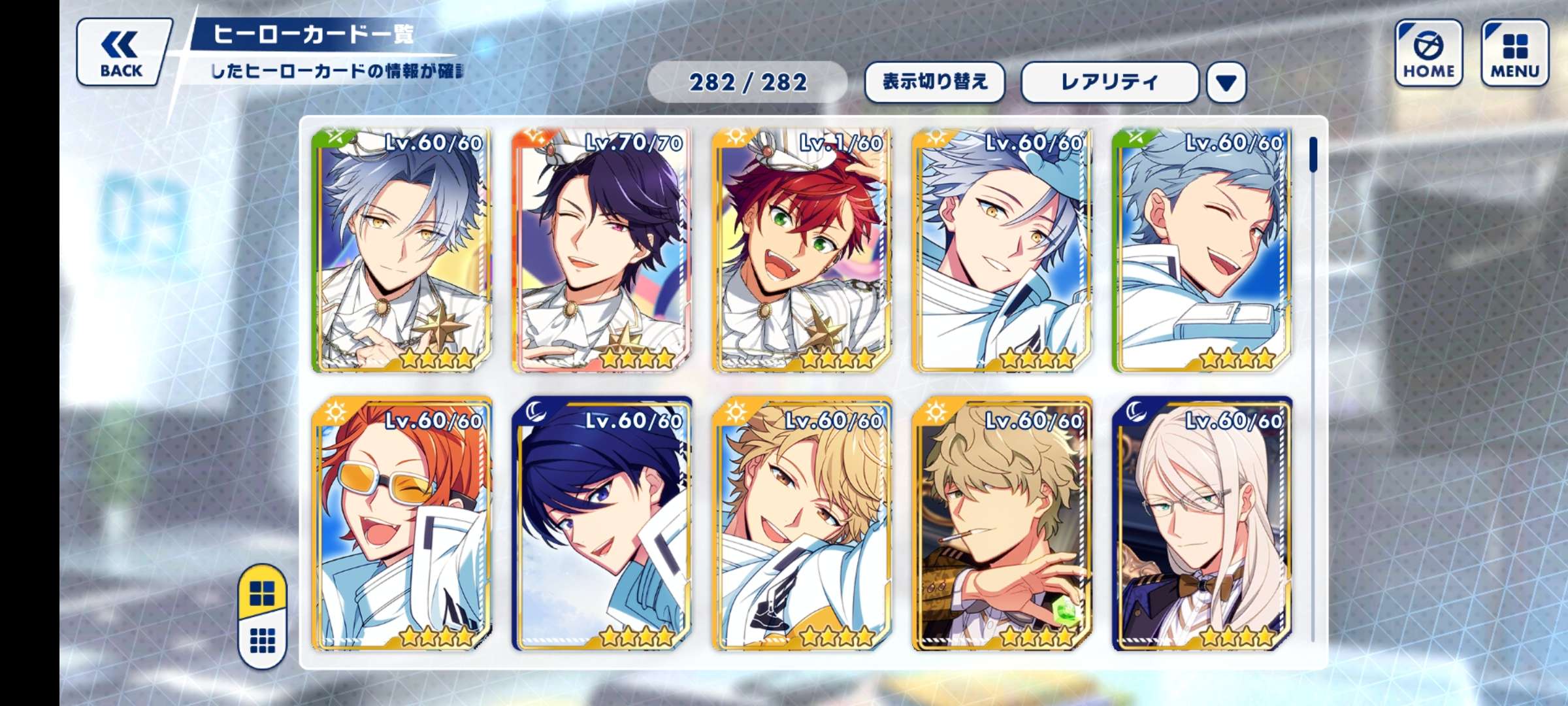Open the MENU panel
Screen dimensions: 1568x706
pos(1514,53)
